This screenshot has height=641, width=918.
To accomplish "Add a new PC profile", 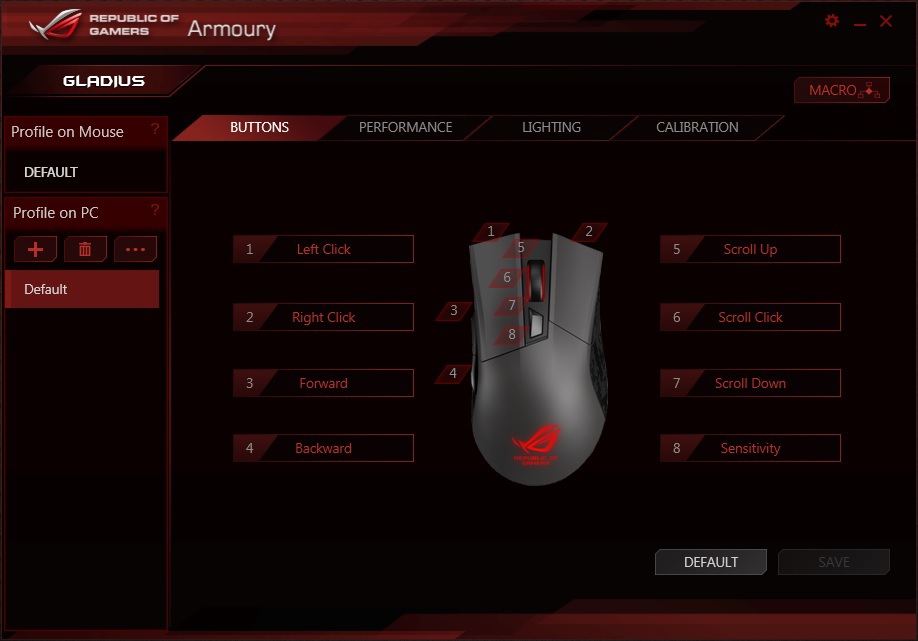I will pyautogui.click(x=35, y=249).
